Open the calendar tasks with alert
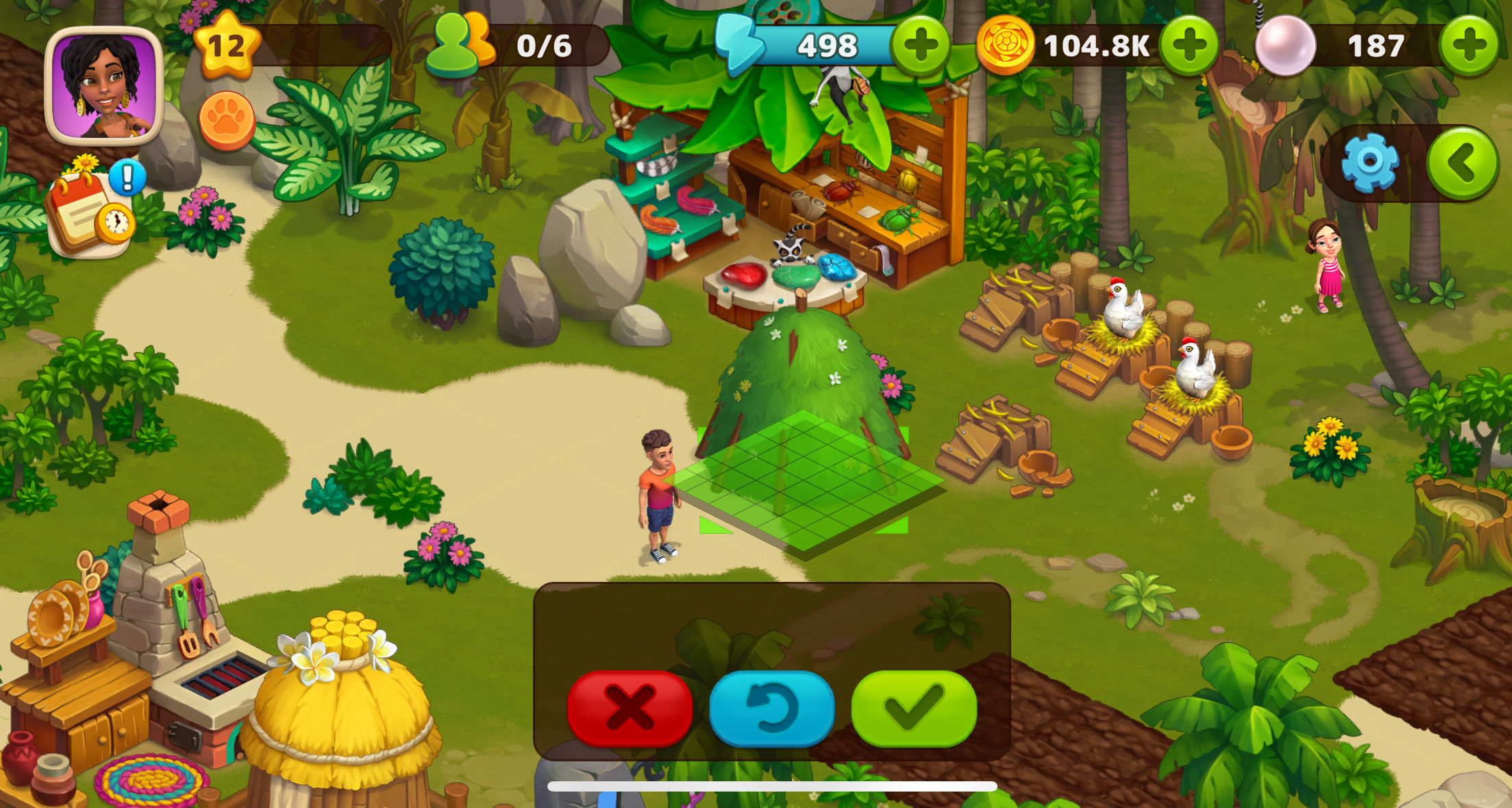Screen dimensions: 1512x808 tap(92, 212)
